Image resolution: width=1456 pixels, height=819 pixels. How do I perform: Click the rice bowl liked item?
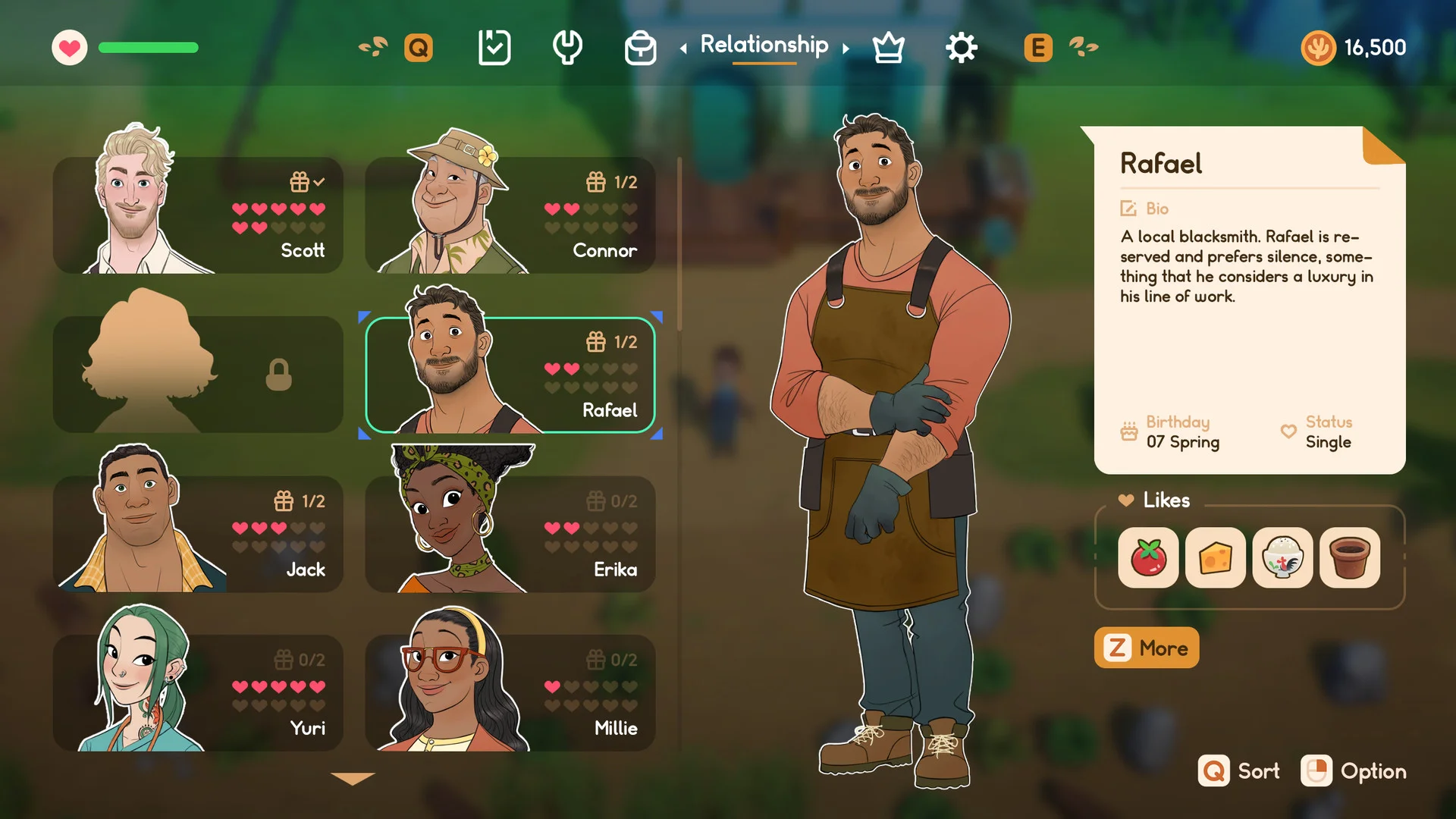(x=1282, y=557)
